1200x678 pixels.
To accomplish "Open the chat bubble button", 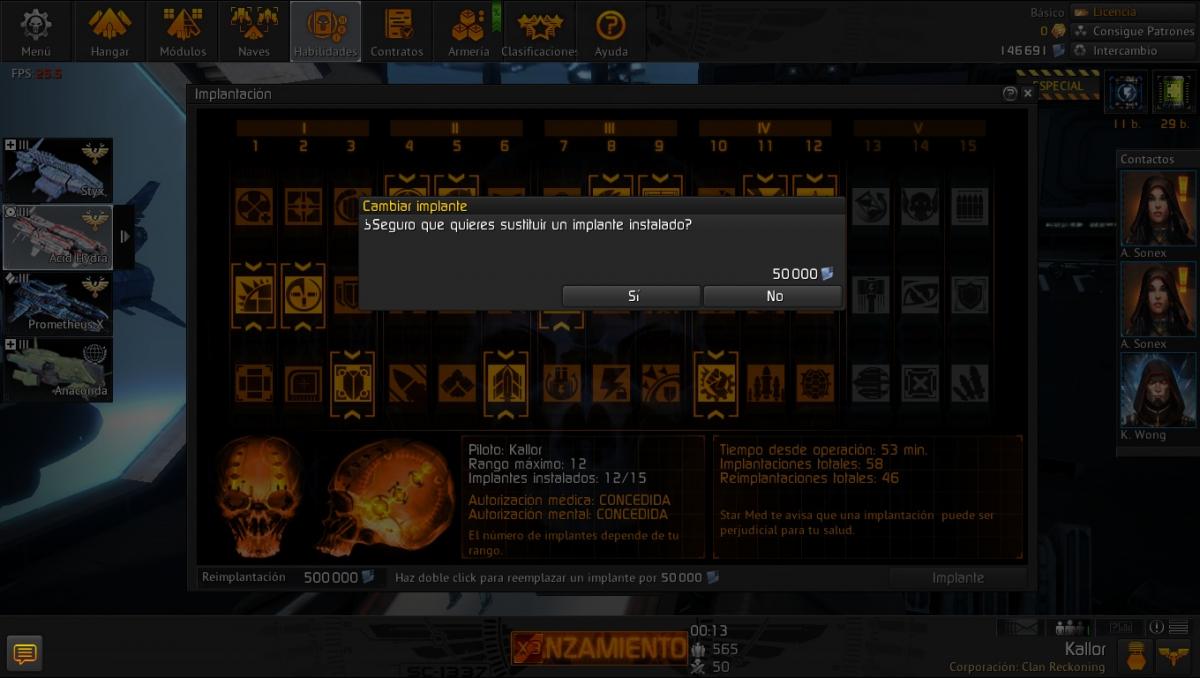I will point(25,653).
